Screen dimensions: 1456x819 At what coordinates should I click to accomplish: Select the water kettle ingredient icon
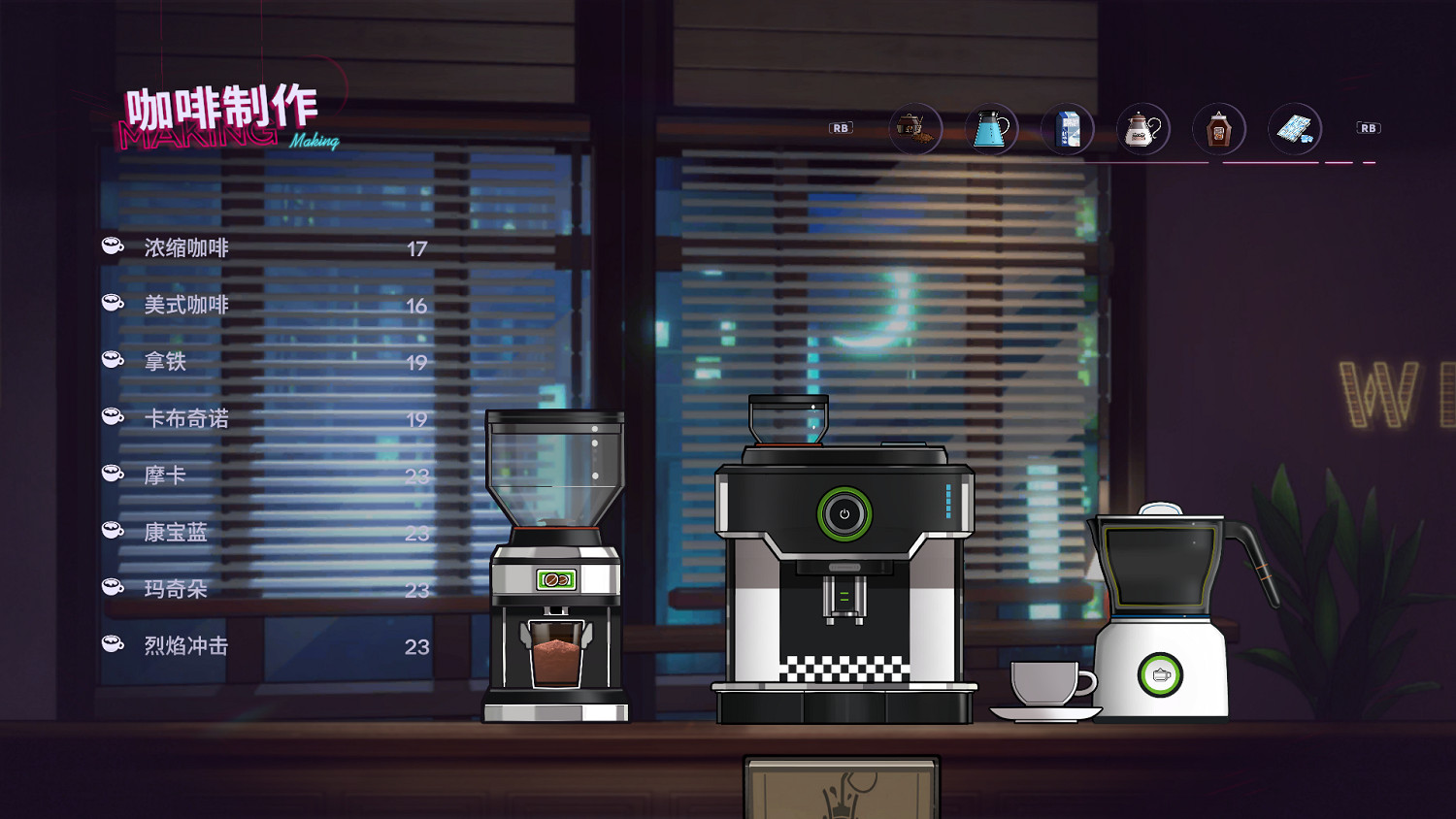991,127
